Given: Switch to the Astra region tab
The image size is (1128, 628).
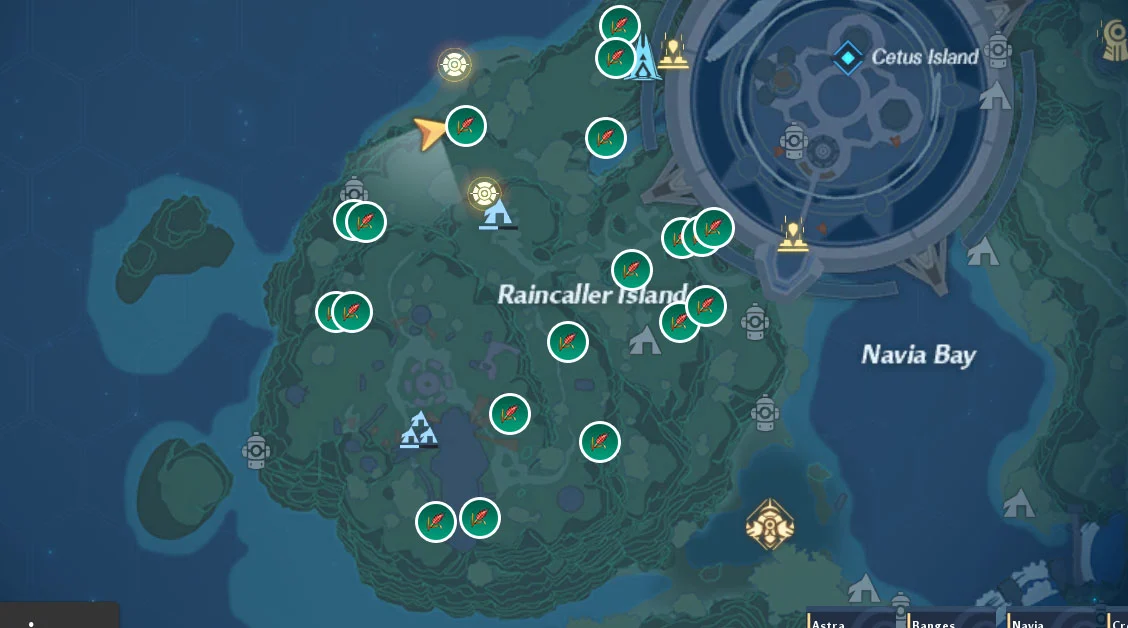Looking at the screenshot, I should [829, 622].
